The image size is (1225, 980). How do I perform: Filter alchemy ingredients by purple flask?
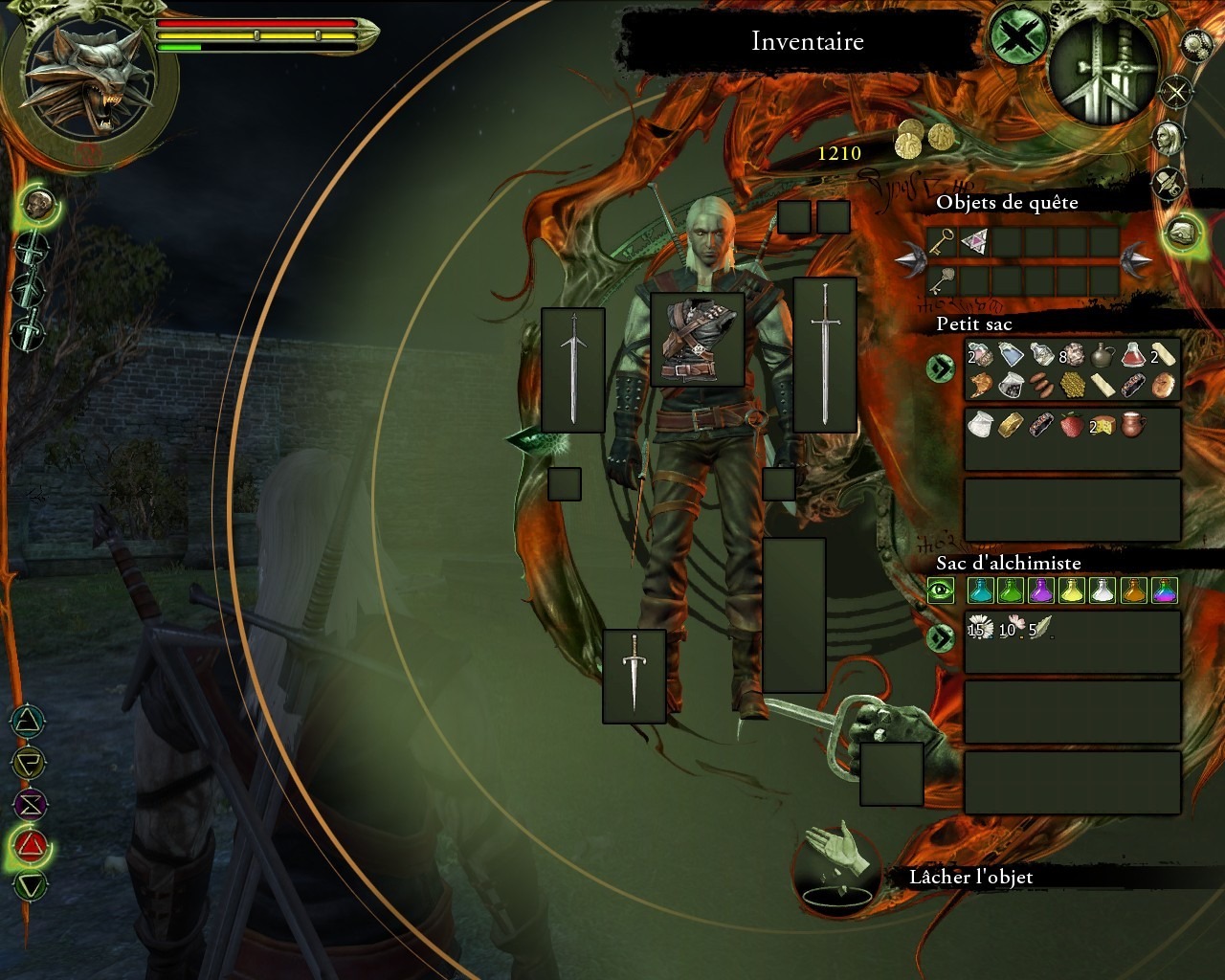point(1040,590)
